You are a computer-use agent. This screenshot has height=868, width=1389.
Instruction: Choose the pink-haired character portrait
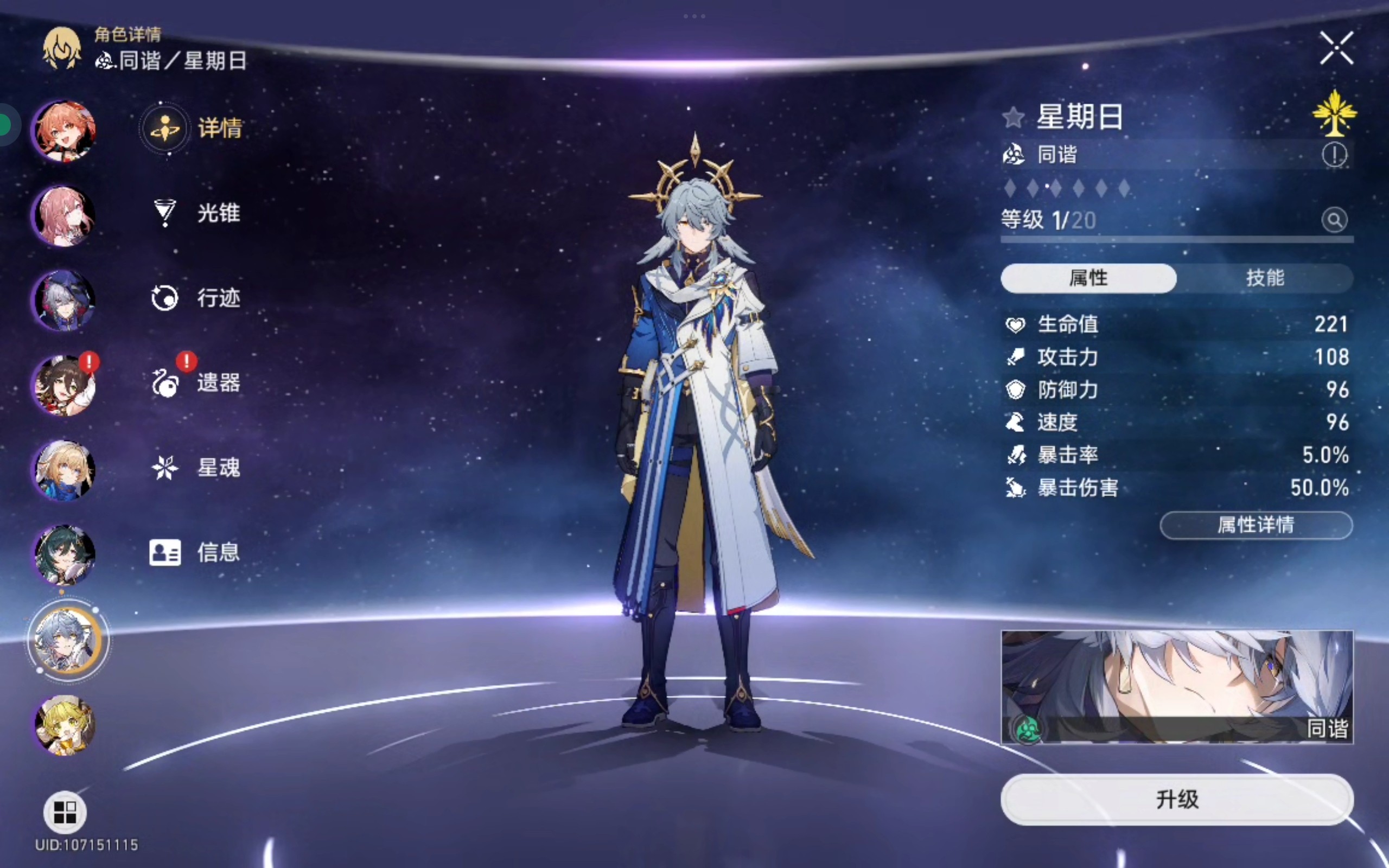64,216
